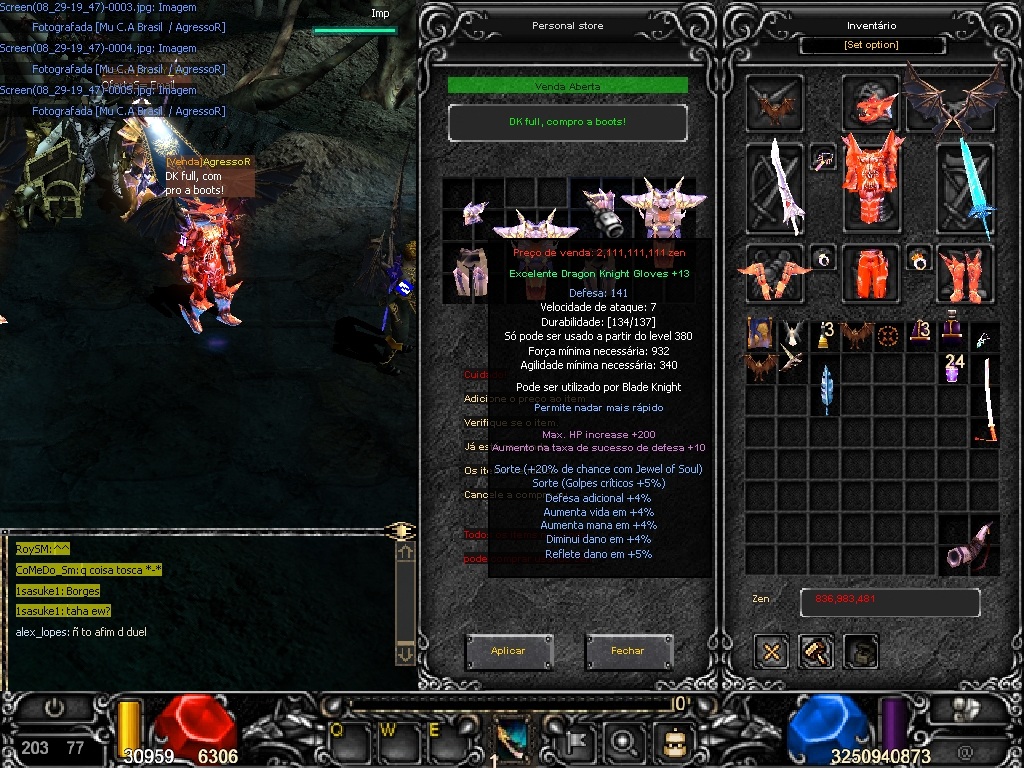Close inventory with the crossed swords button
This screenshot has width=1024, height=768.
pyautogui.click(x=771, y=652)
